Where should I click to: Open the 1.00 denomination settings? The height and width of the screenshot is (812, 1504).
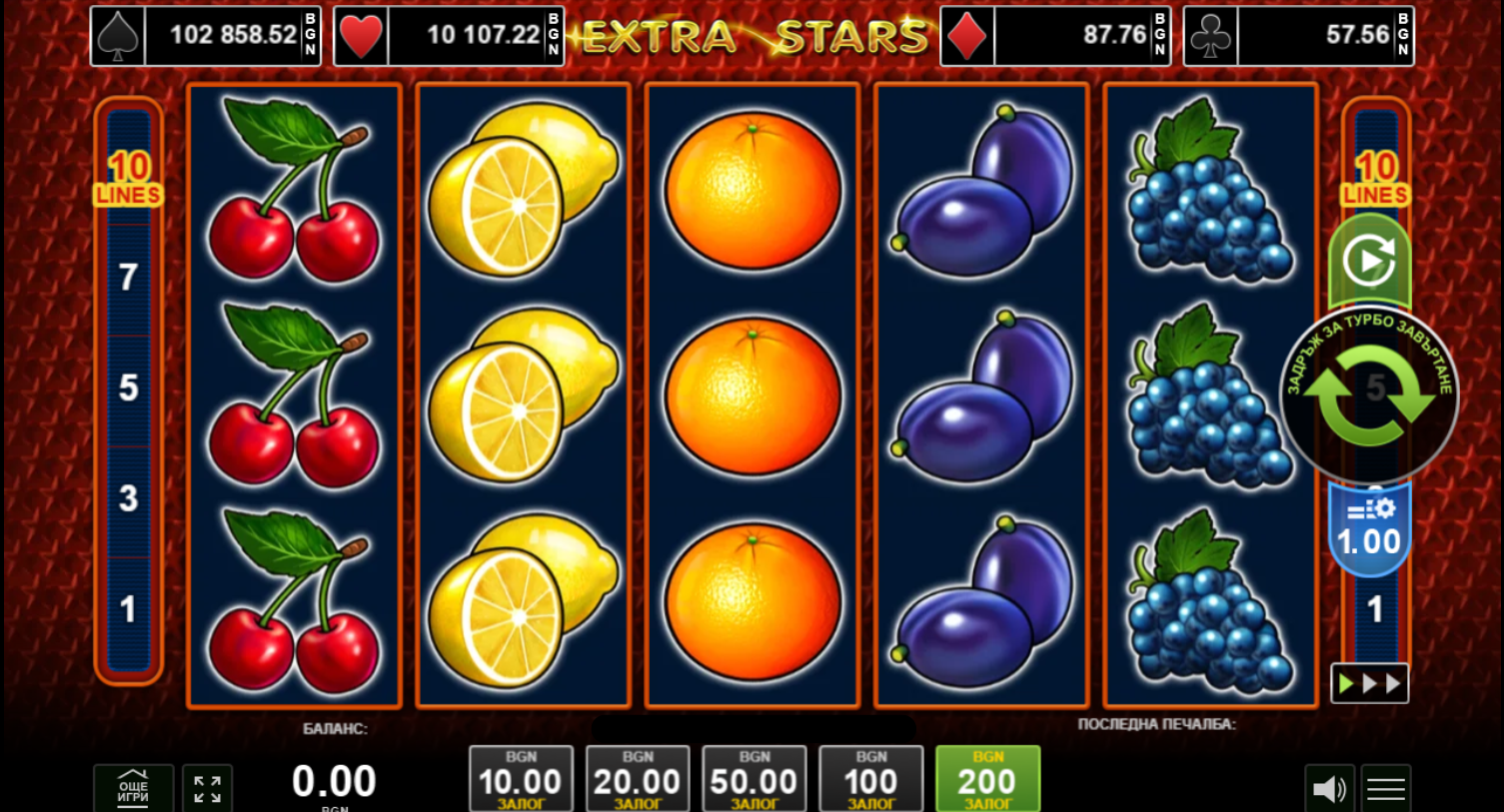coord(1369,531)
